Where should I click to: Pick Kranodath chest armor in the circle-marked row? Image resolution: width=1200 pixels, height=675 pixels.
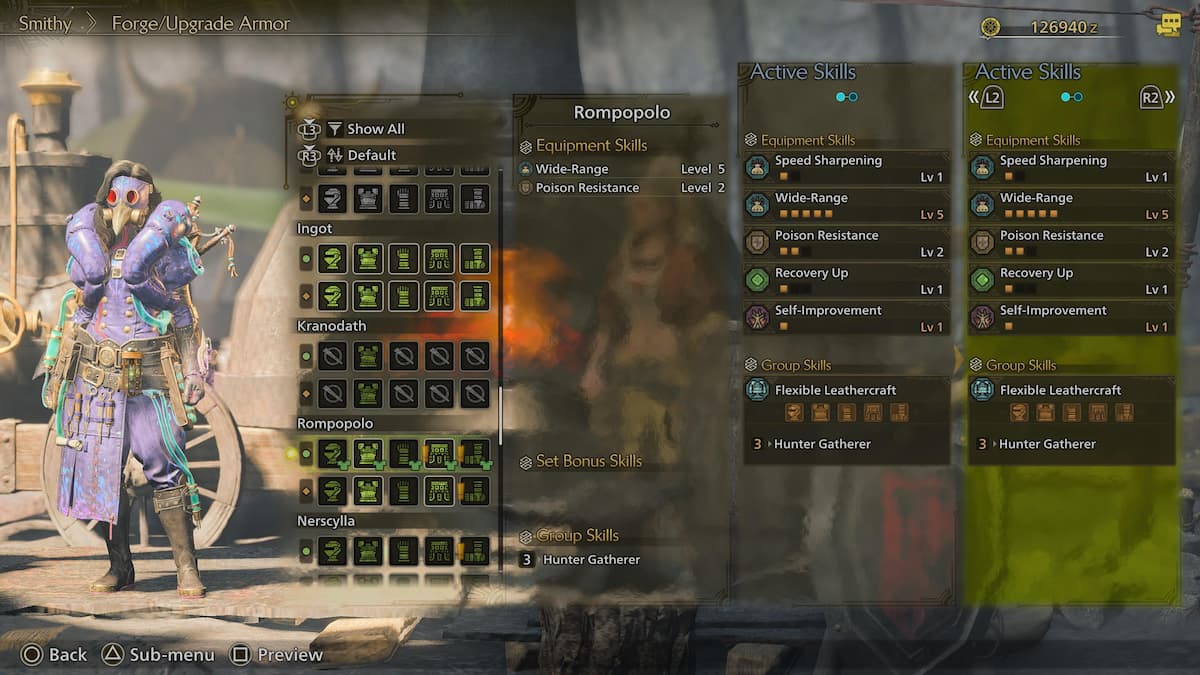point(368,356)
